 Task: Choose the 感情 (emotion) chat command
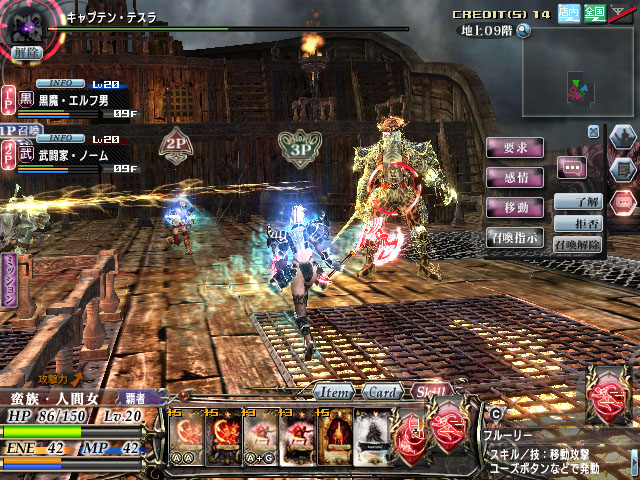pyautogui.click(x=515, y=177)
